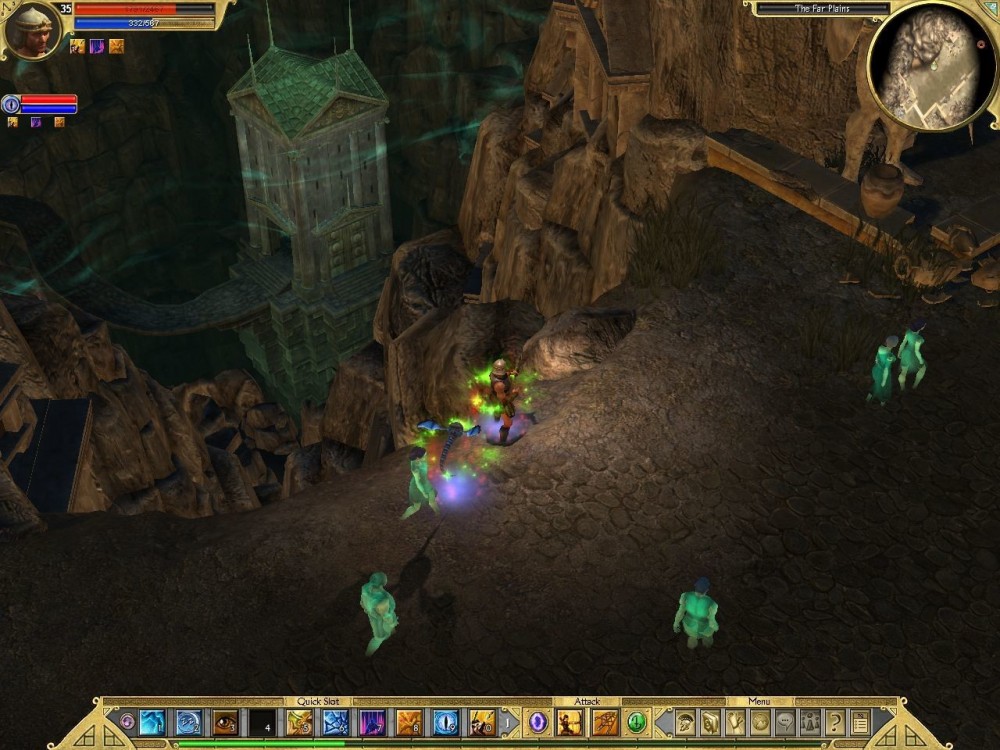Open the character window helmet icon
Image resolution: width=1000 pixels, height=750 pixels.
pos(686,722)
